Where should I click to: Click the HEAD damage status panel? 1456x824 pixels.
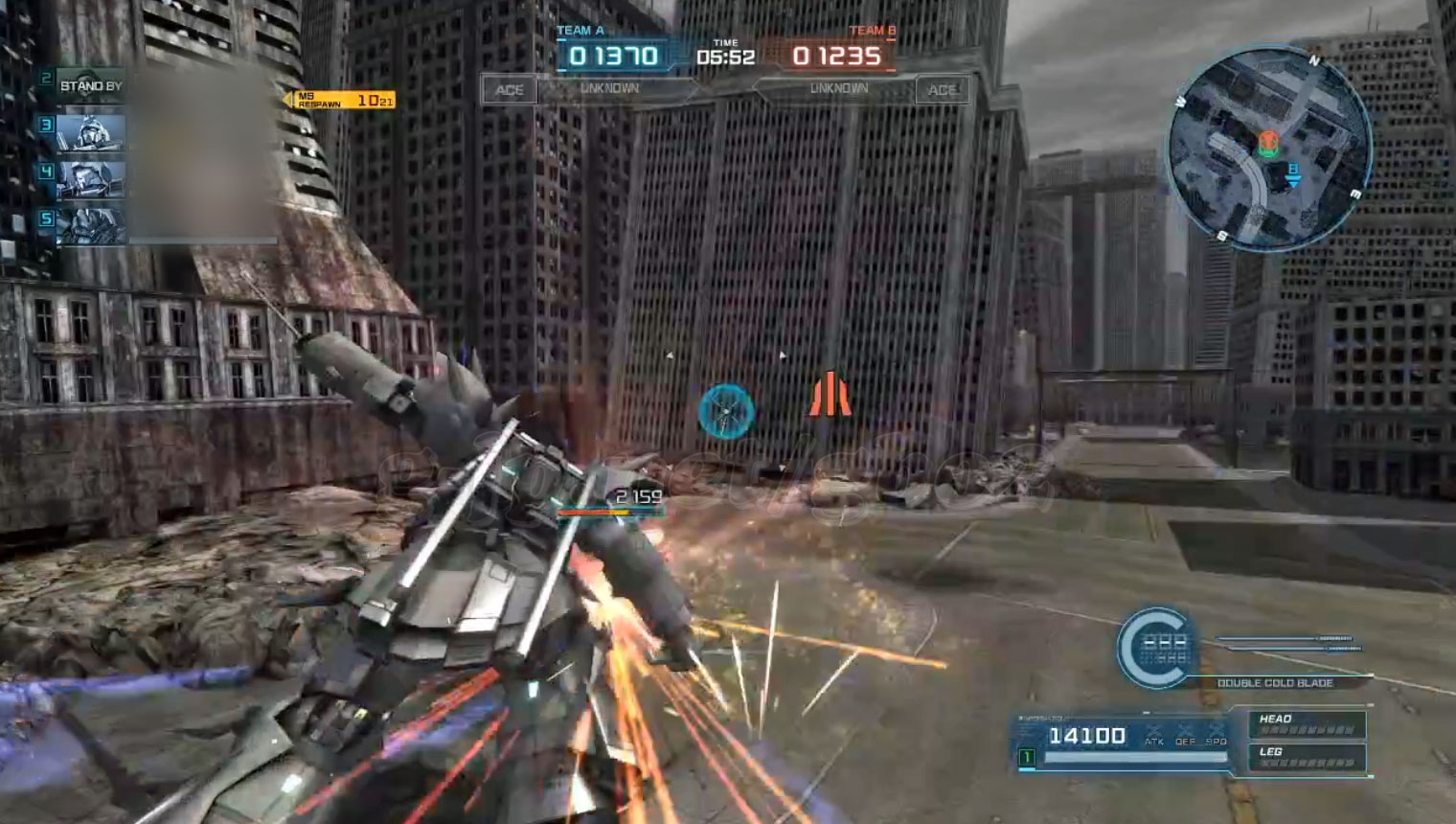click(x=1308, y=724)
